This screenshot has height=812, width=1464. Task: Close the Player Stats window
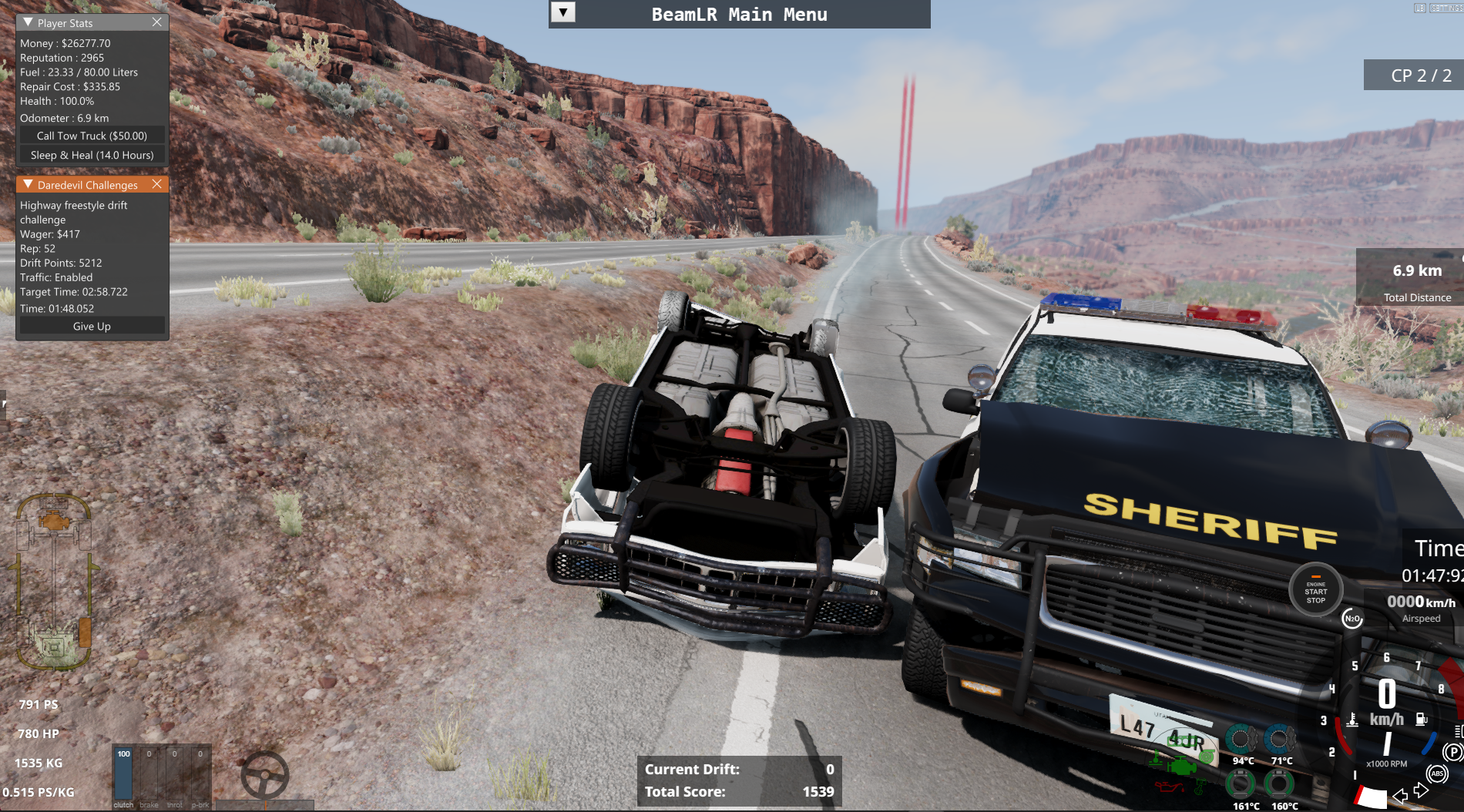point(157,22)
